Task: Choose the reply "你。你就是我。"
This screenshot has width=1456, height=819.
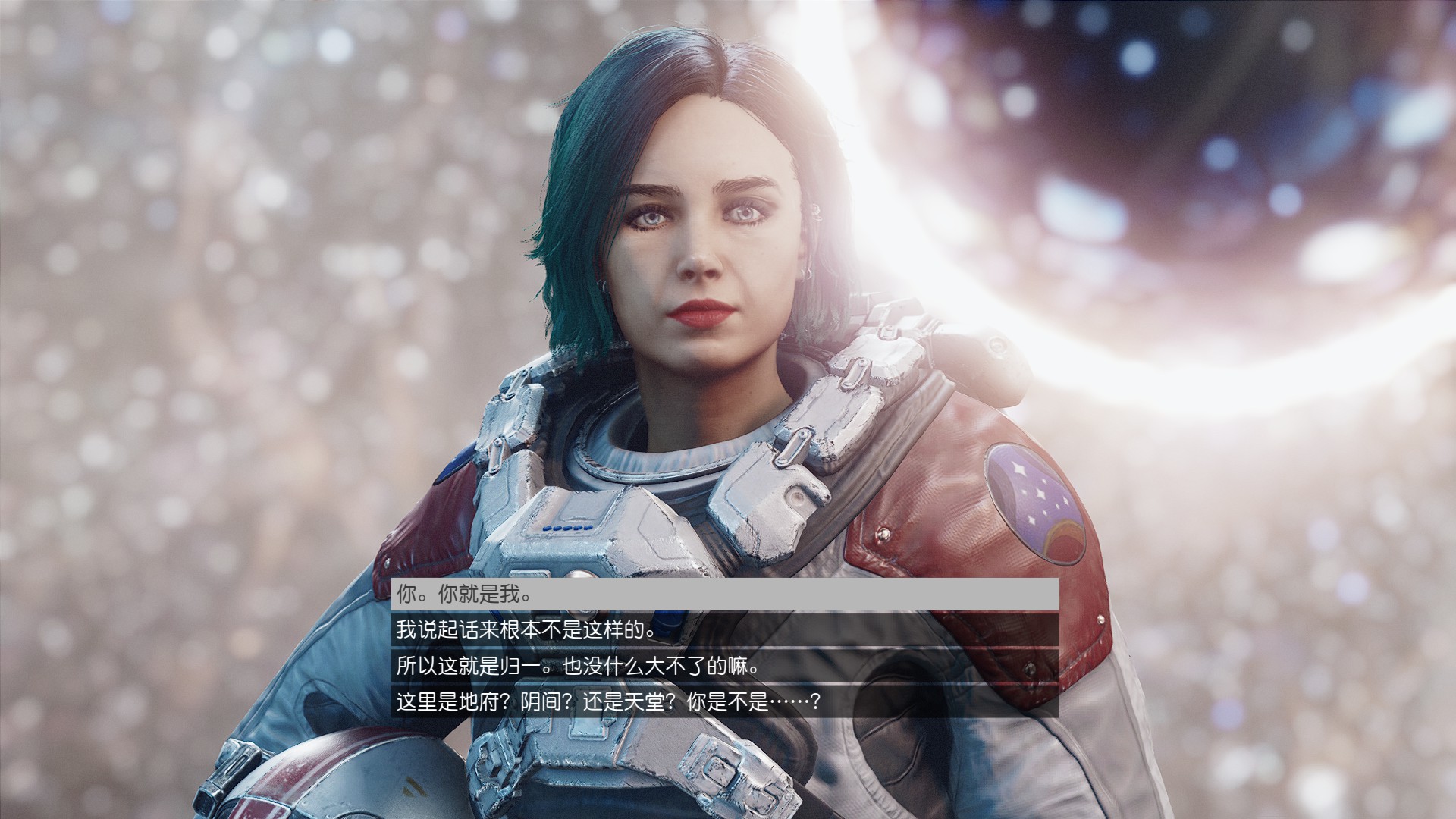Action: coord(724,594)
